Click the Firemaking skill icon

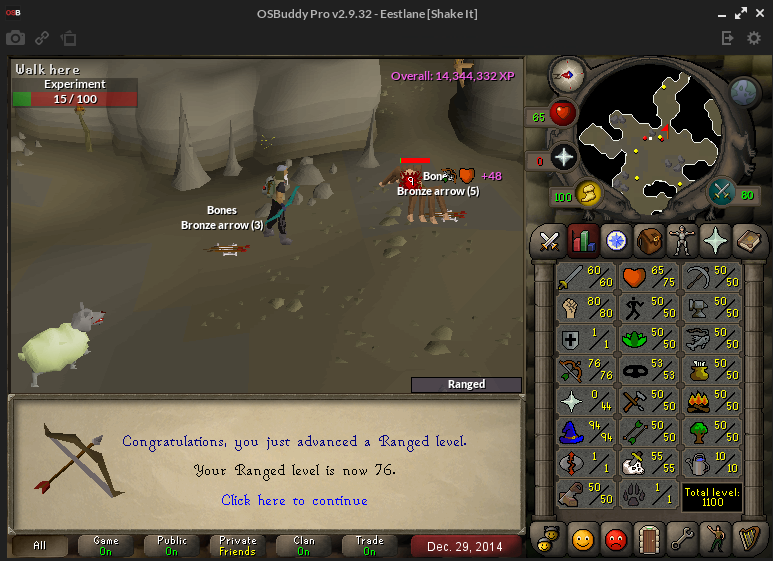[709, 401]
